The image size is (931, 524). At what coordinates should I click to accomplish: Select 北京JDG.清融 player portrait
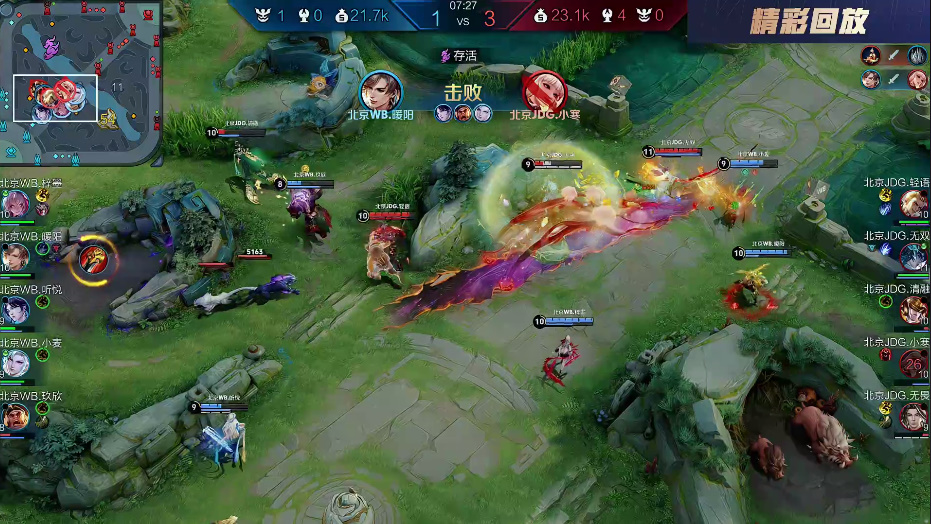tap(913, 311)
